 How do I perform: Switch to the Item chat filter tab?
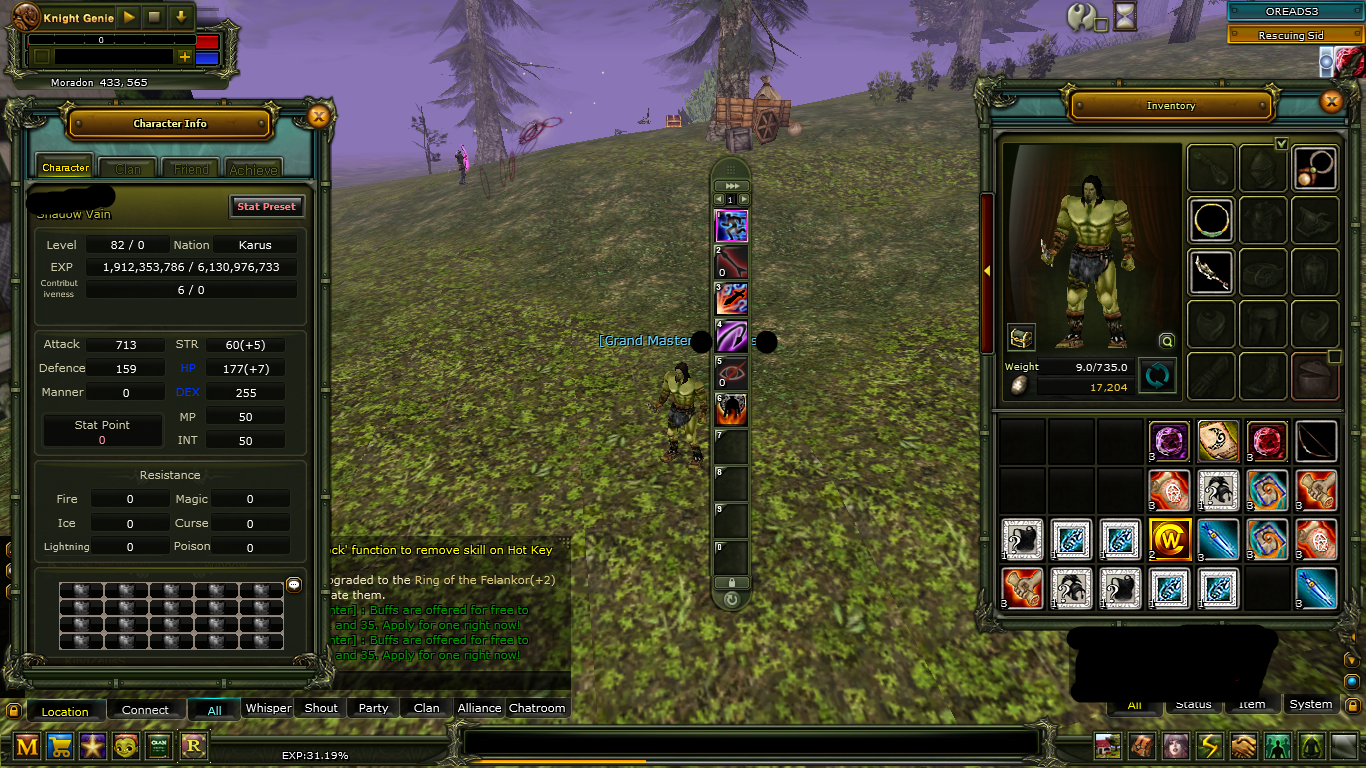(1252, 704)
